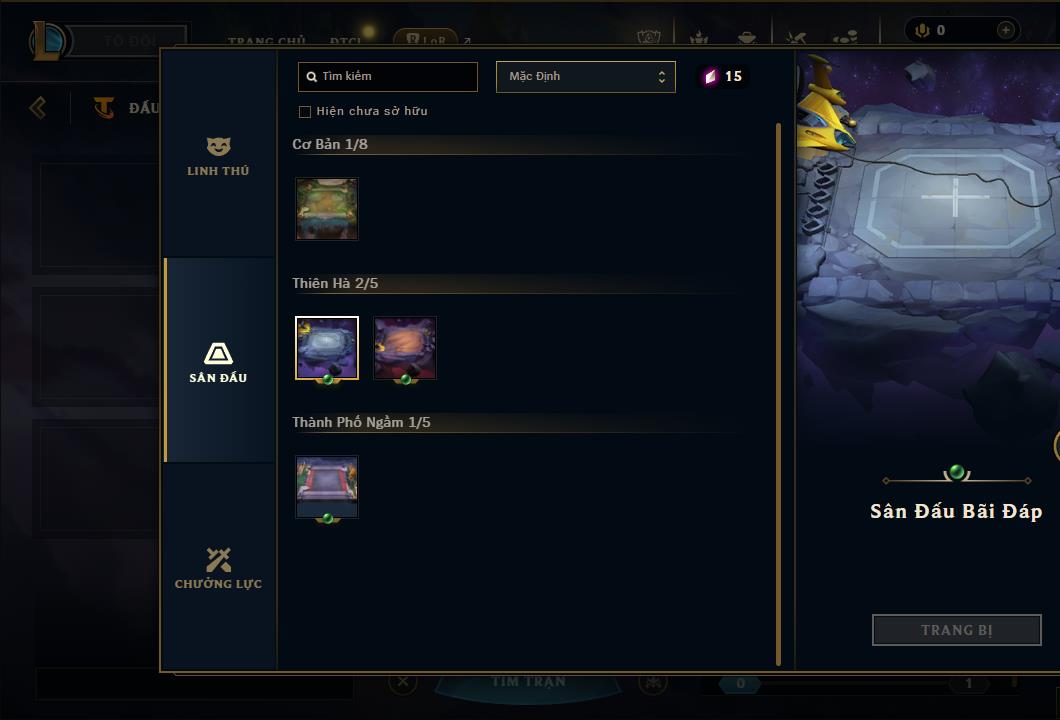1060x720 pixels.
Task: Toggle the Hiện chưa sở hữu checkbox
Action: [x=305, y=112]
